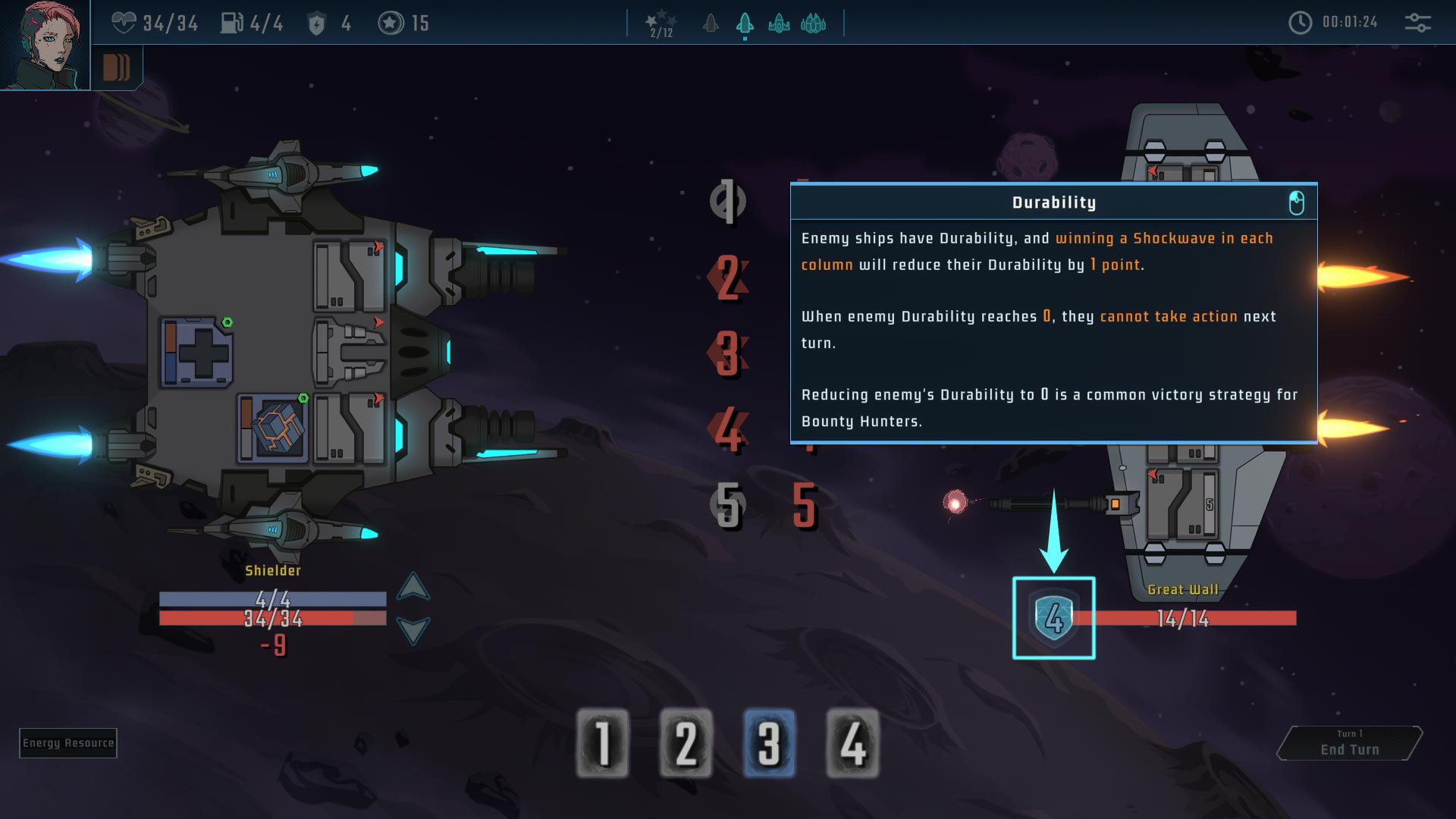This screenshot has width=1456, height=819.
Task: Pick the highlighted energy card 3
Action: 769,743
